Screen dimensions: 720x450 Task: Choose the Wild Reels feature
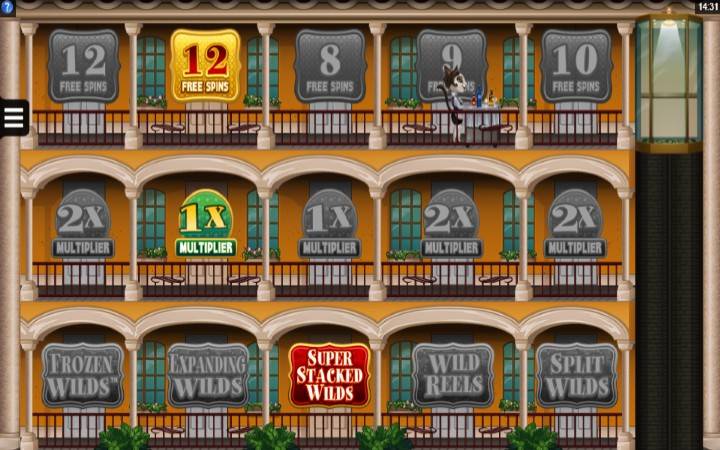click(x=452, y=375)
